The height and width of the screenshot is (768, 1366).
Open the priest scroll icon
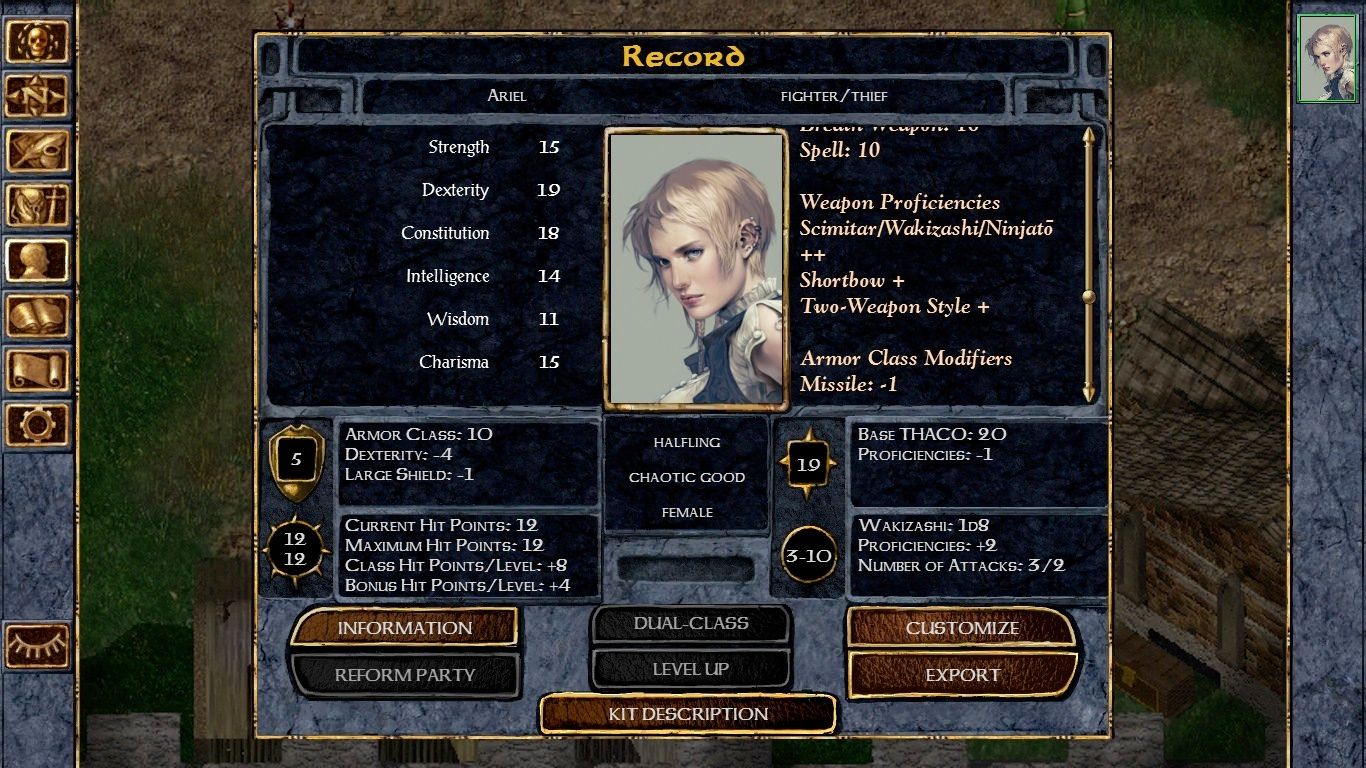point(38,370)
